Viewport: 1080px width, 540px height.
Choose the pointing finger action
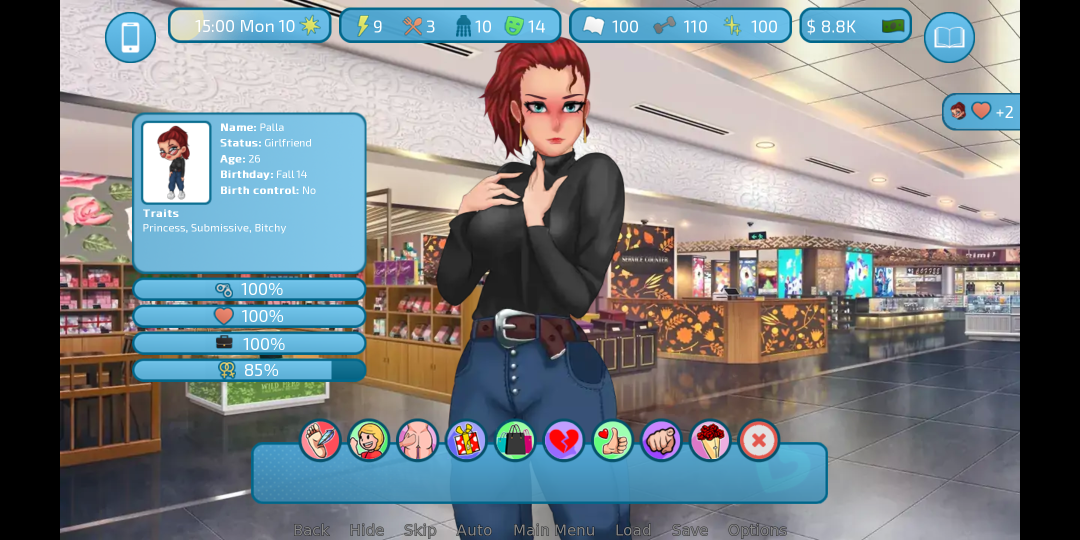tap(661, 440)
